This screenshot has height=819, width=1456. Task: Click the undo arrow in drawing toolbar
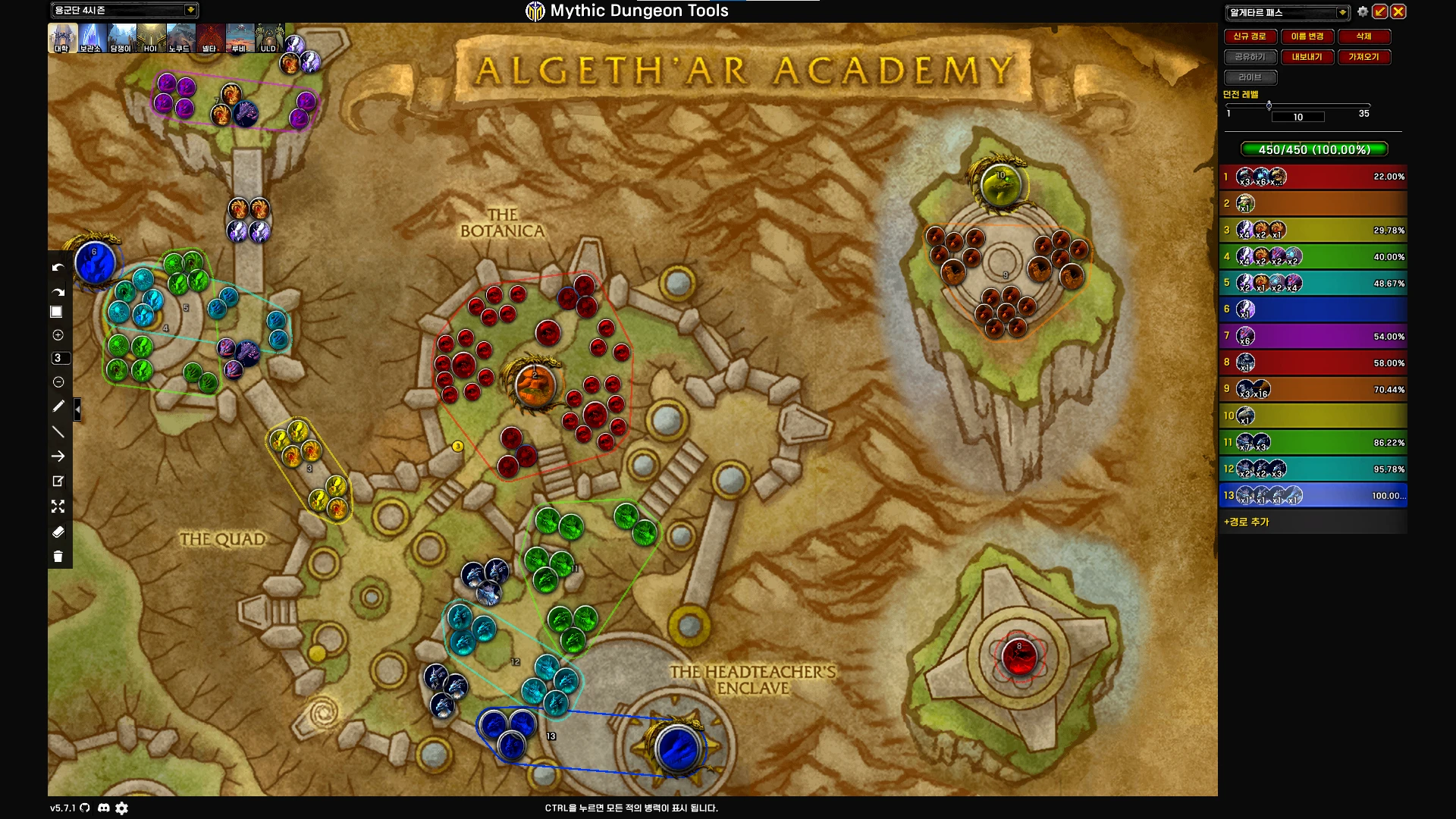[x=58, y=268]
